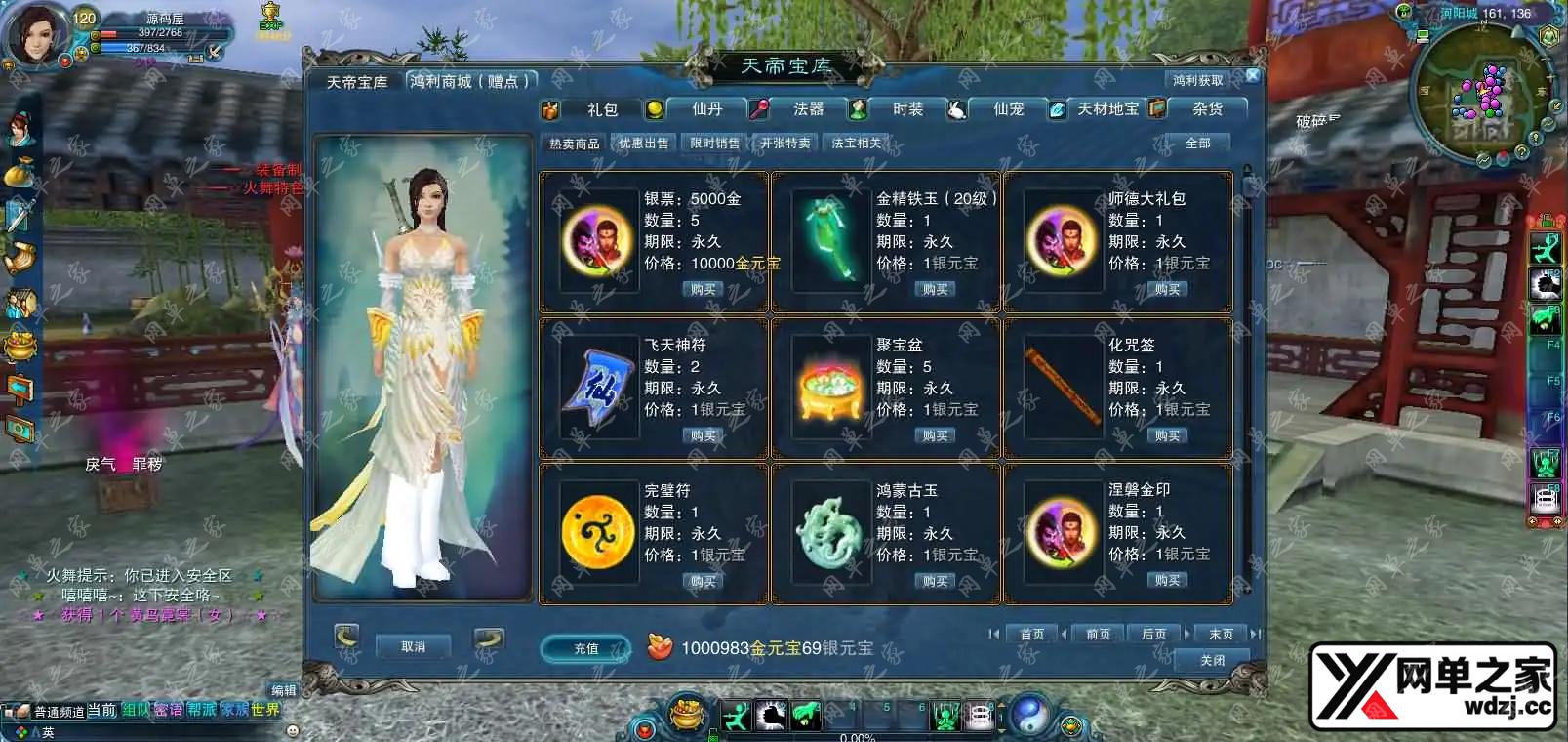Open the 仙宠 category
The image size is (1568, 742).
point(1008,109)
